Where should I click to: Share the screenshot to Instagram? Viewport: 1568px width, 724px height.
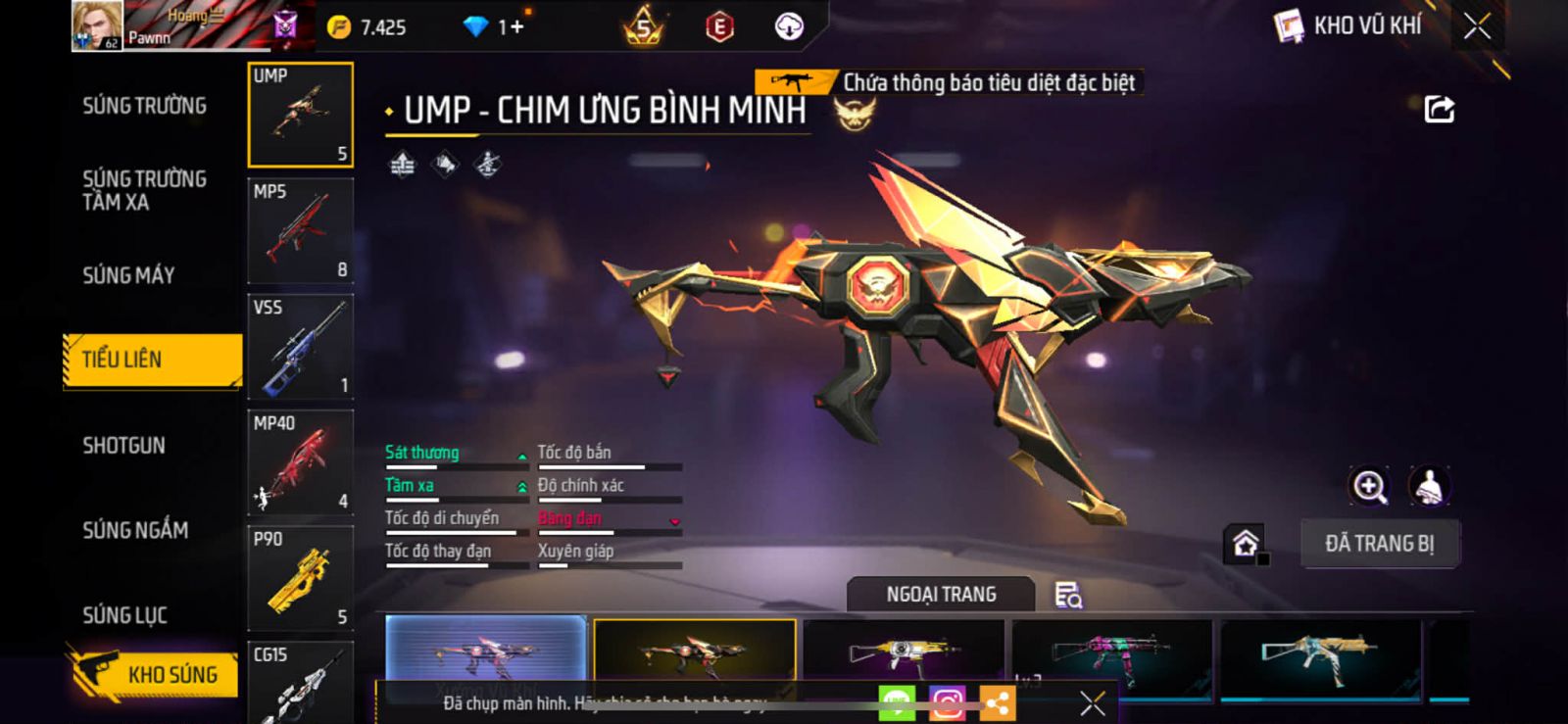coord(947,702)
